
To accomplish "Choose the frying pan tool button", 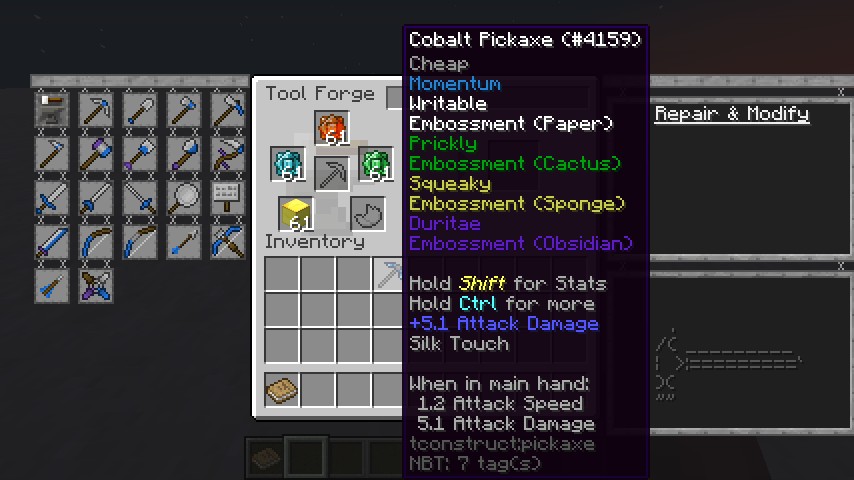I will [x=184, y=196].
